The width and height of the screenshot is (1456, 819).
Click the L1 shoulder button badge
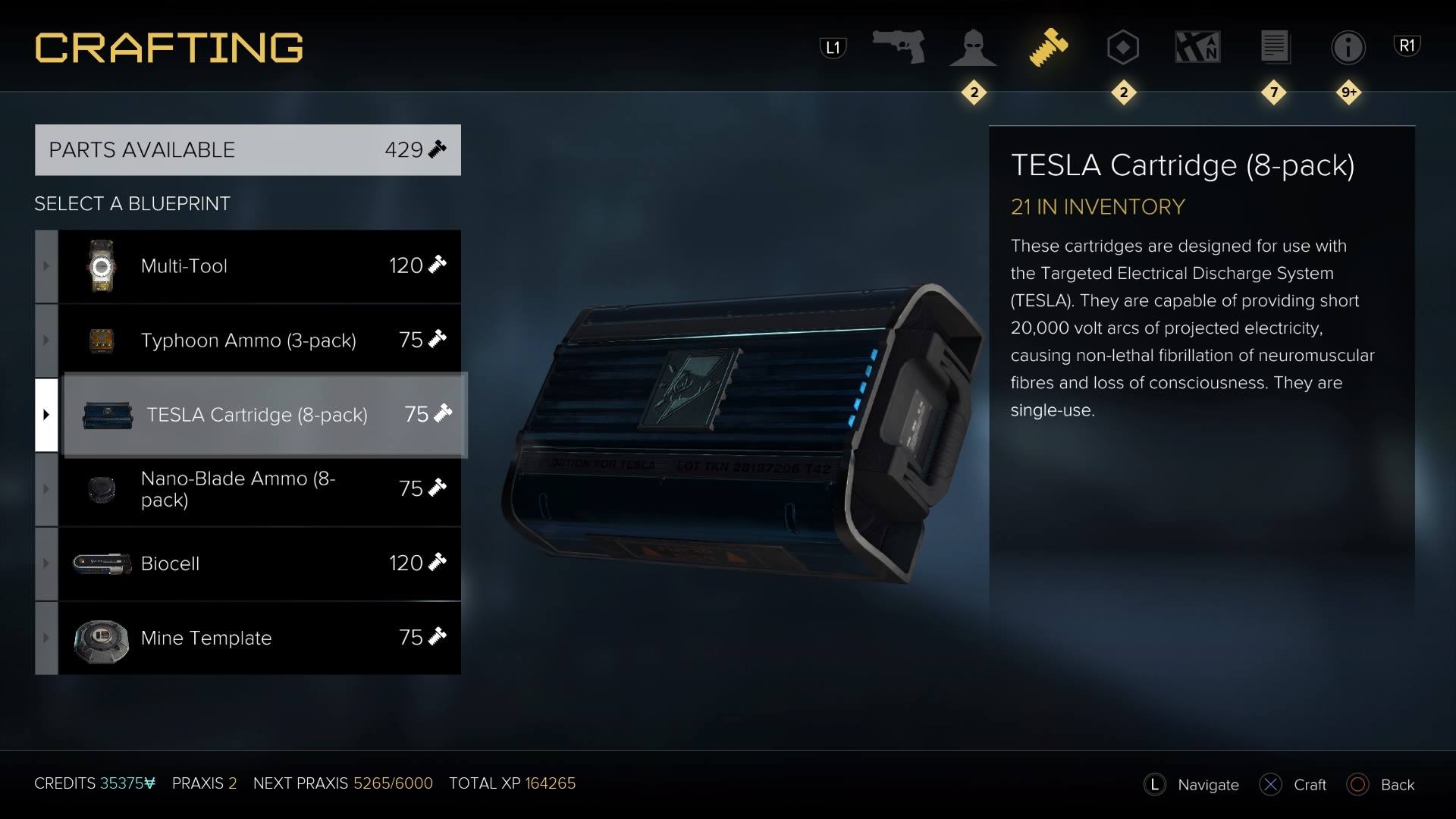pyautogui.click(x=832, y=45)
